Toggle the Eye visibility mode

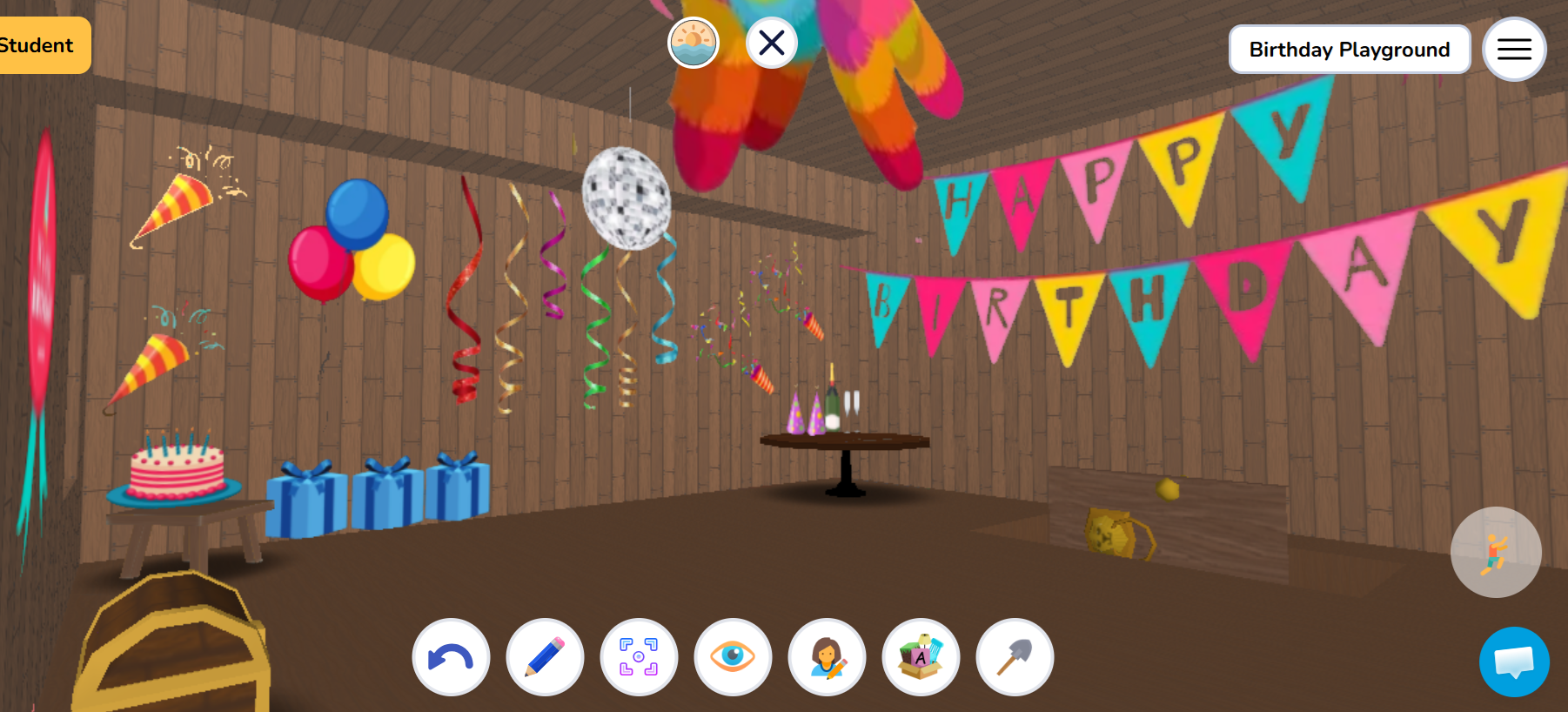coord(734,658)
